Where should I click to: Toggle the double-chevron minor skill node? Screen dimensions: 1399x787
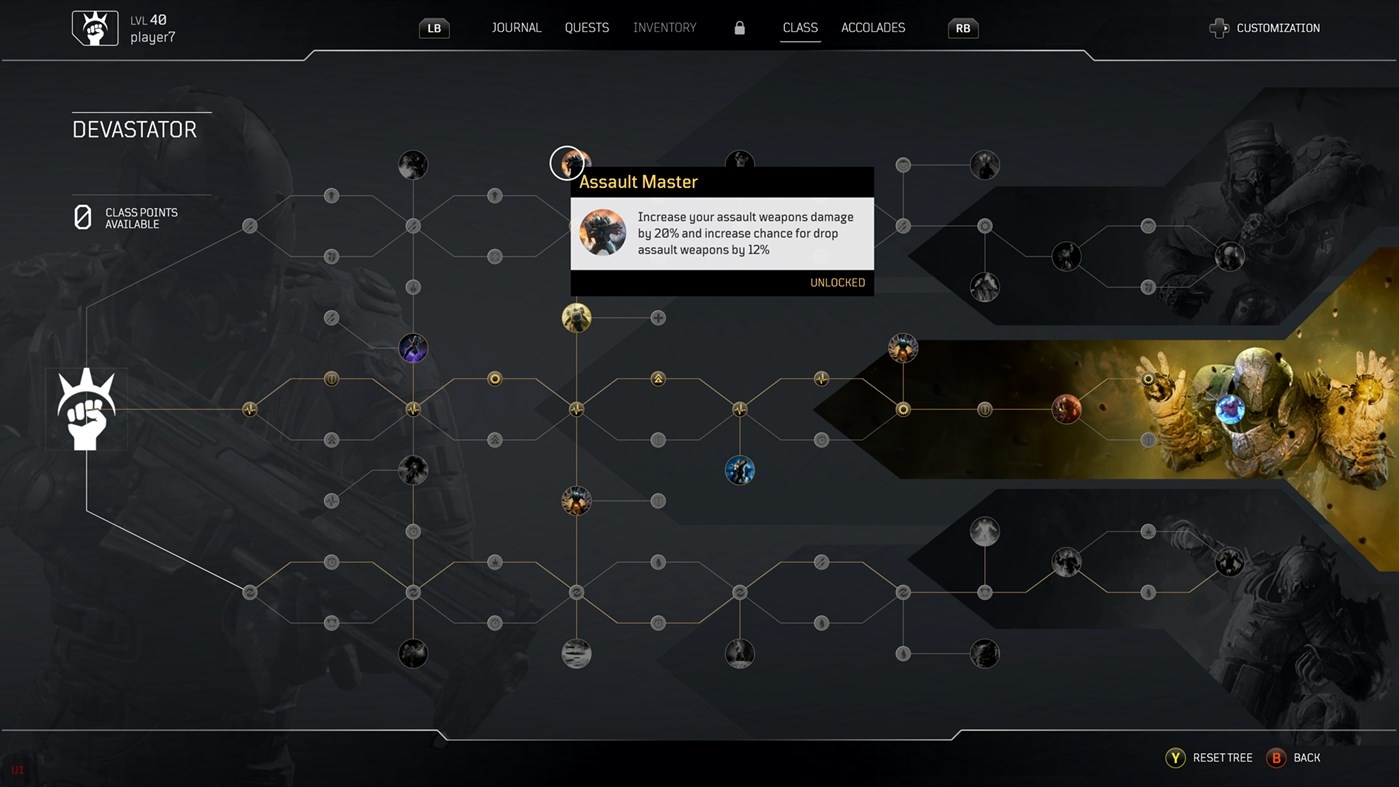pos(657,379)
